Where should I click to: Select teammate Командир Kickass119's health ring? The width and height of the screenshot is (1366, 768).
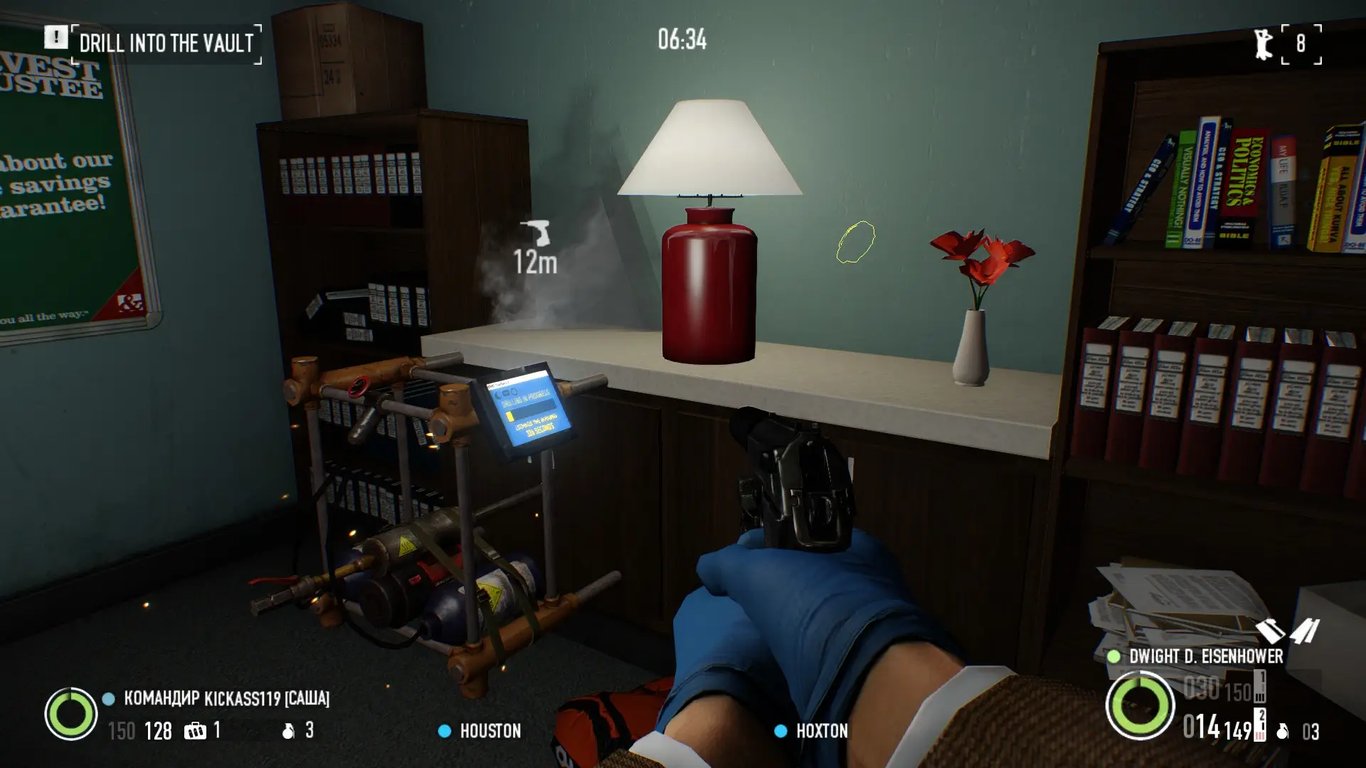tap(71, 714)
